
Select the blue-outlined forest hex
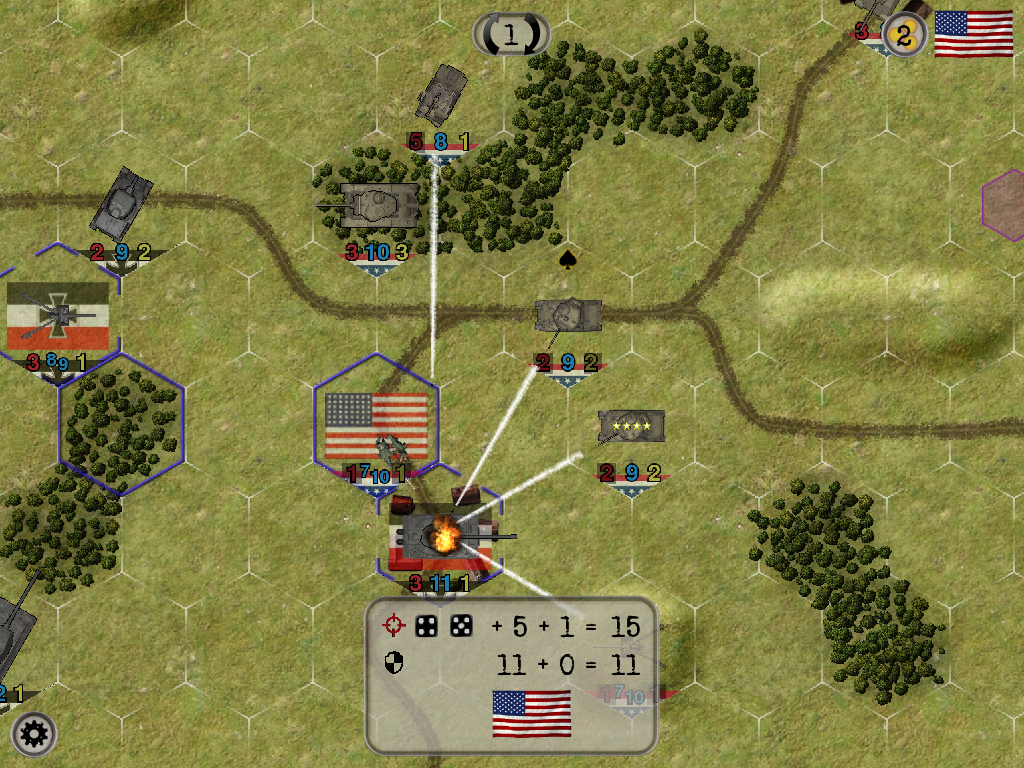tap(120, 424)
